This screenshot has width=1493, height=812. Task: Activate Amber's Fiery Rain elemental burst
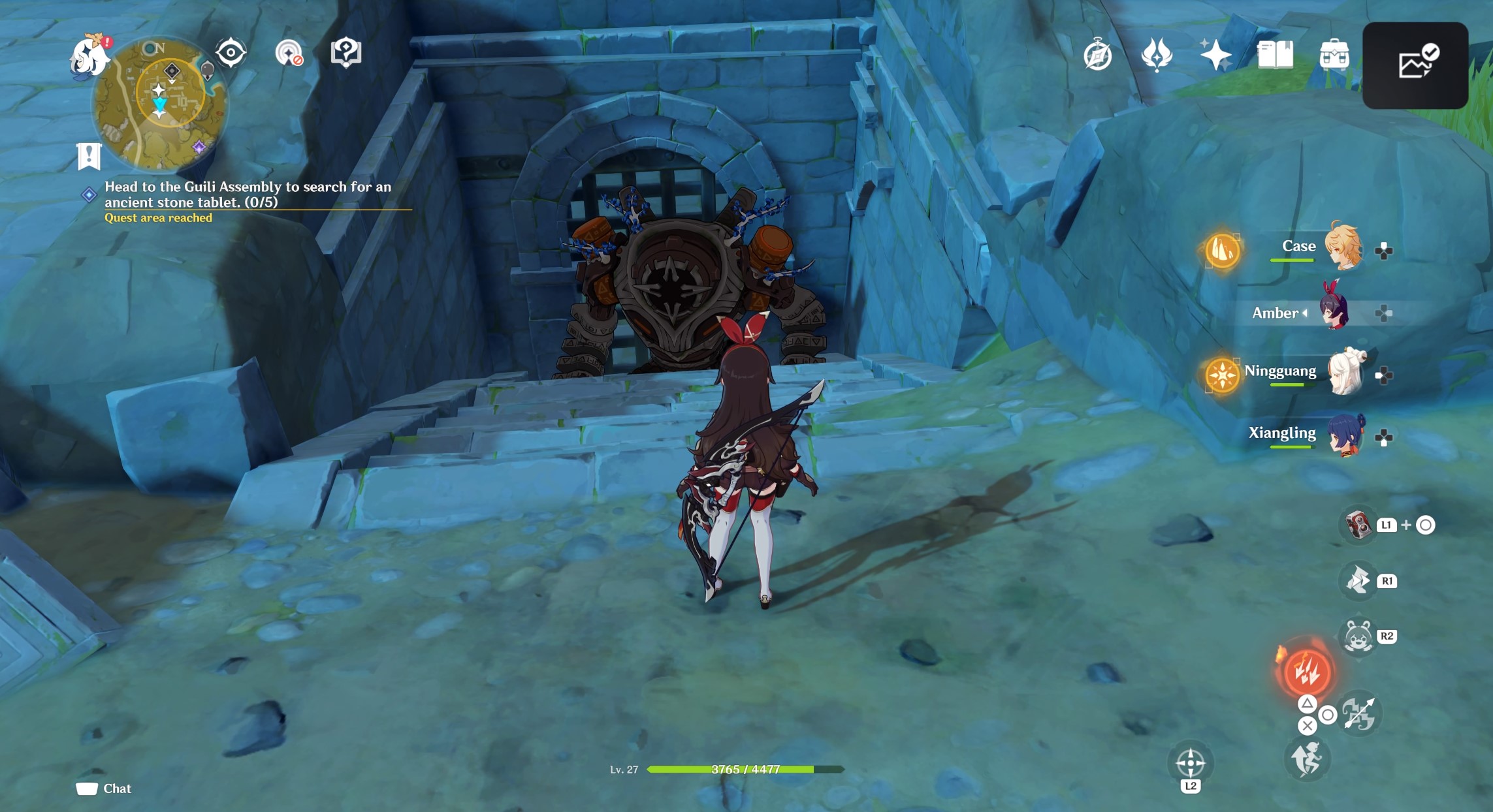click(1306, 672)
